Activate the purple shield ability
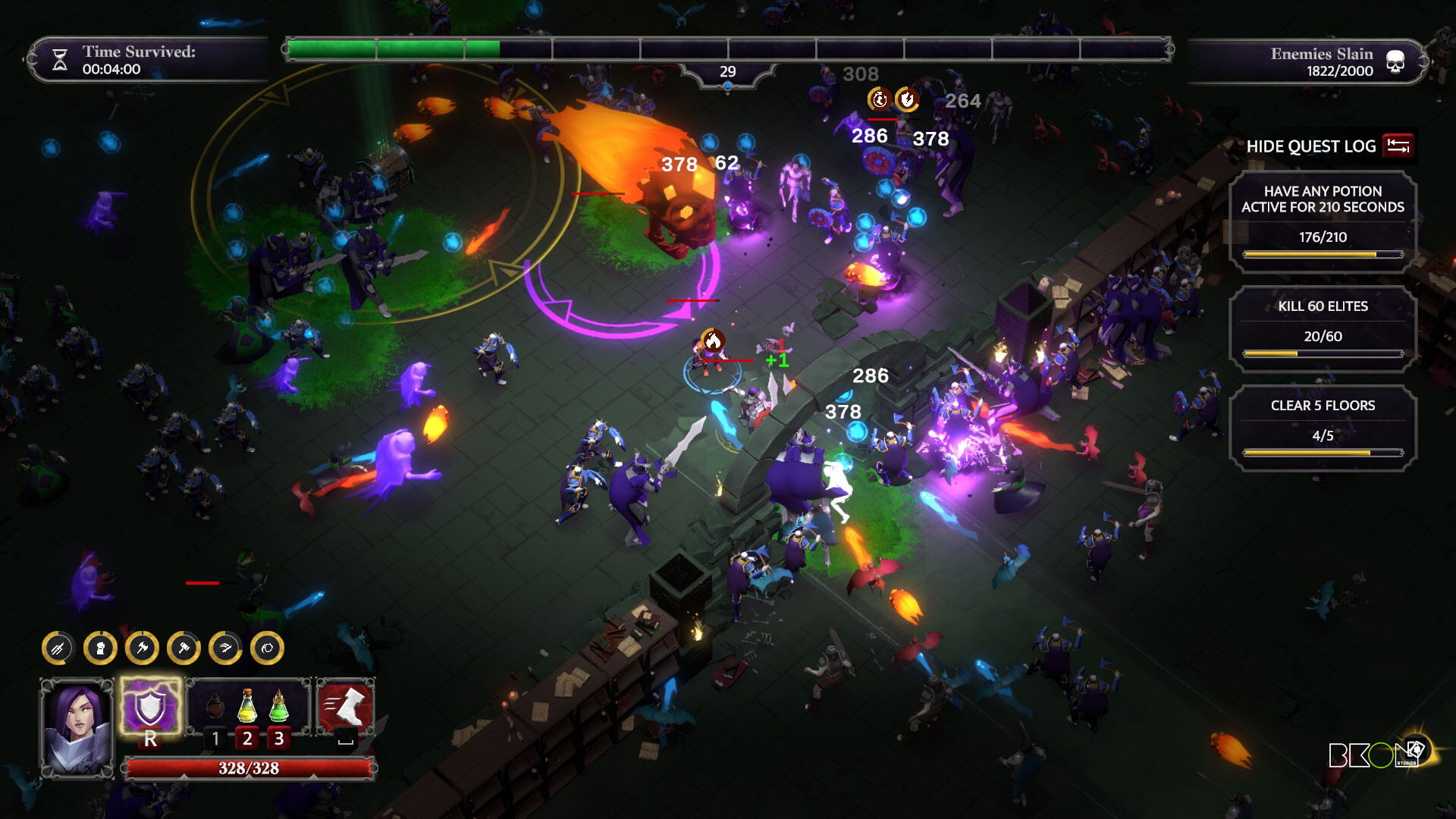 [x=150, y=708]
